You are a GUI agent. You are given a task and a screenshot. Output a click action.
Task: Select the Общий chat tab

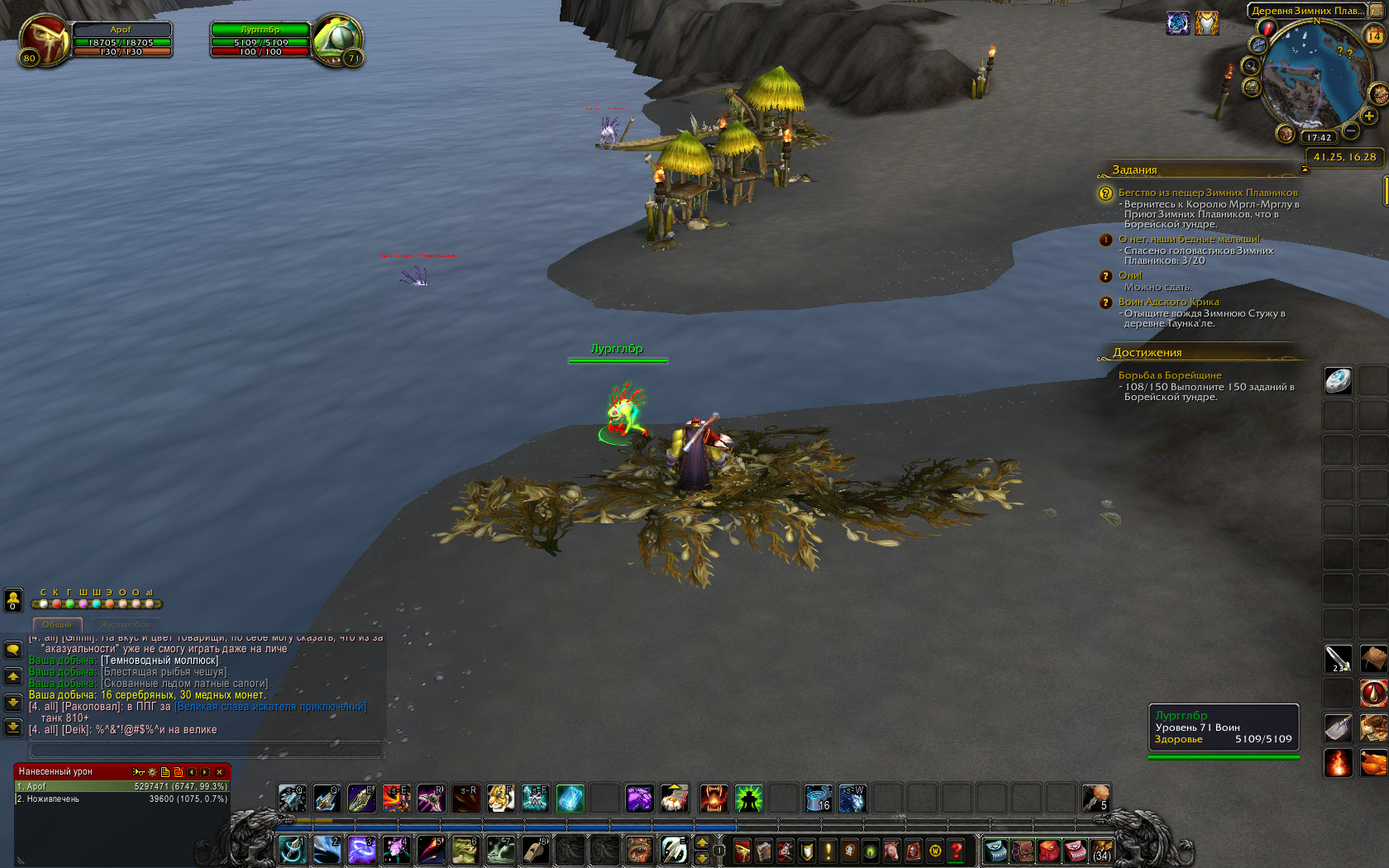(x=57, y=625)
